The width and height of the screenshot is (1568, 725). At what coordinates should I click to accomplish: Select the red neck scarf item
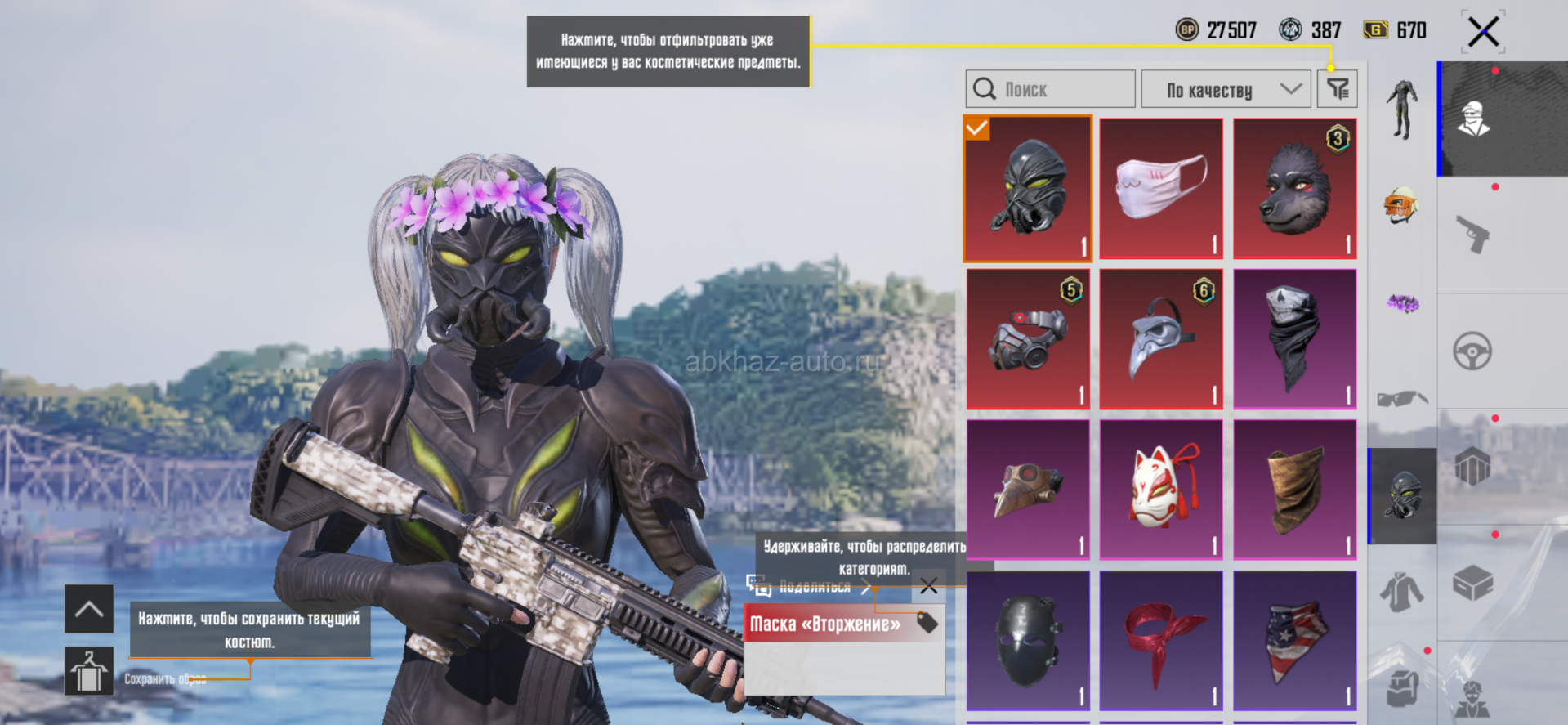[1161, 641]
